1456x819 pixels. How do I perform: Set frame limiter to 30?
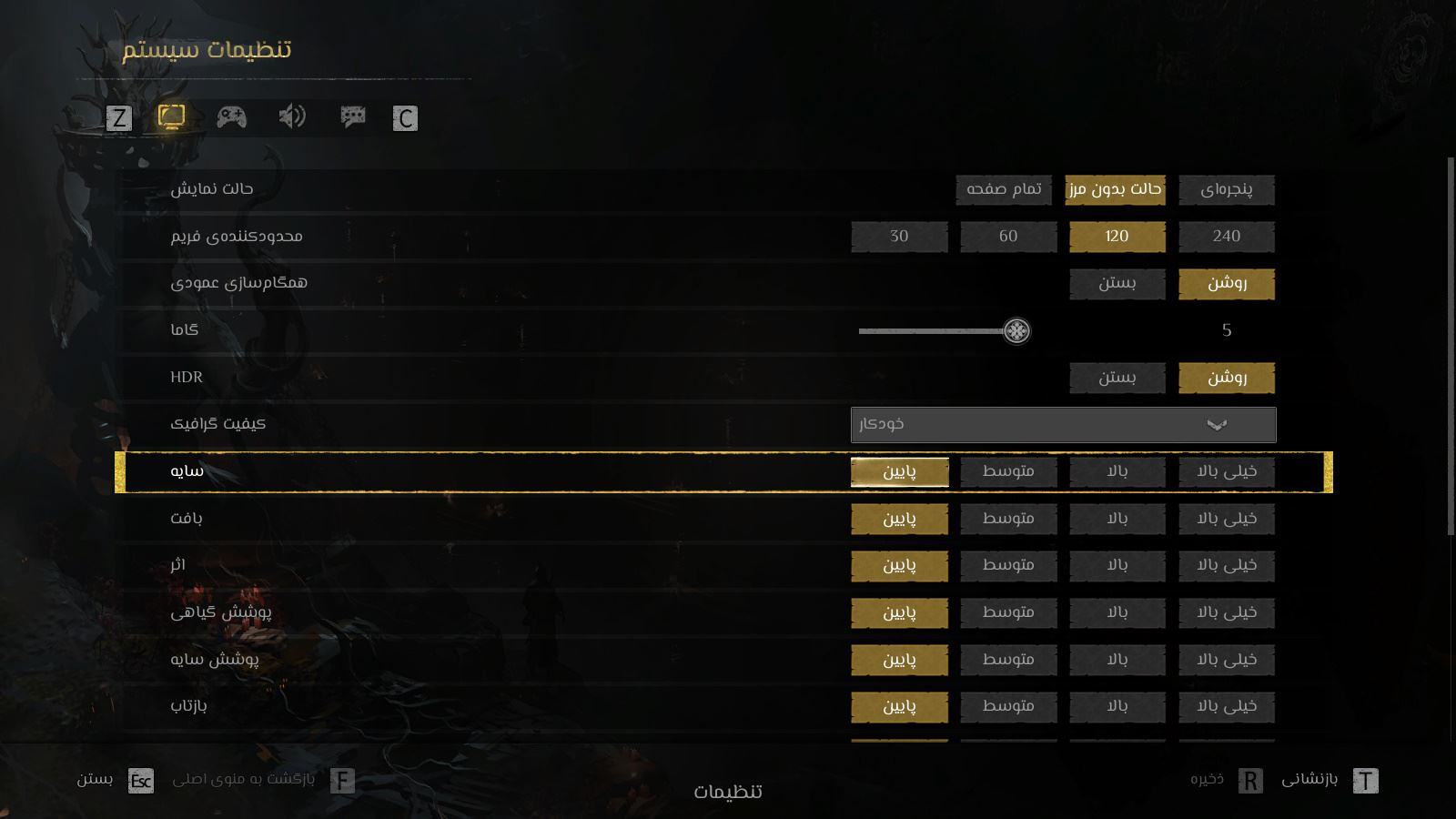pos(899,237)
